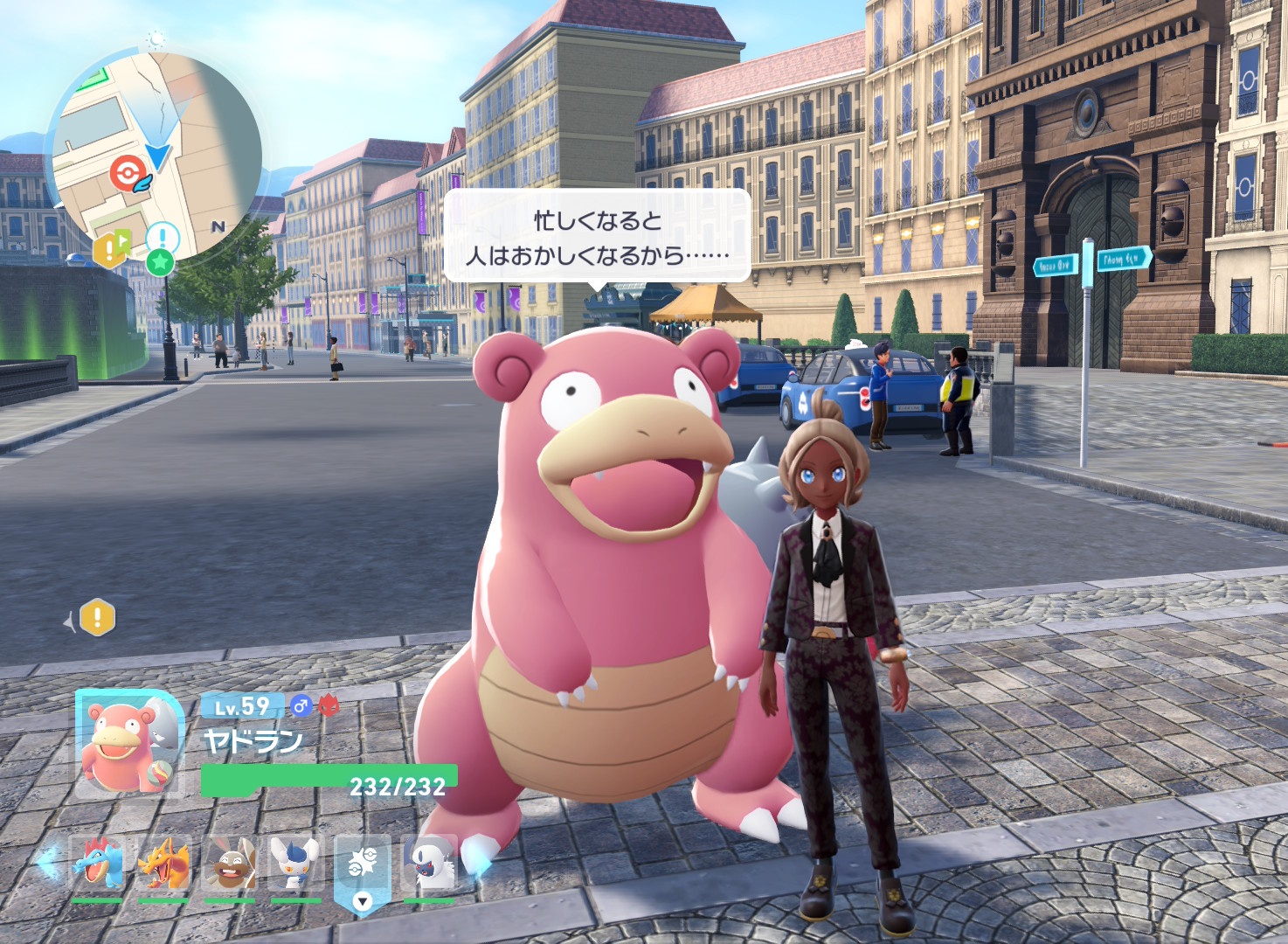
Task: Choose Meowstic from the party bar
Action: pos(295,863)
